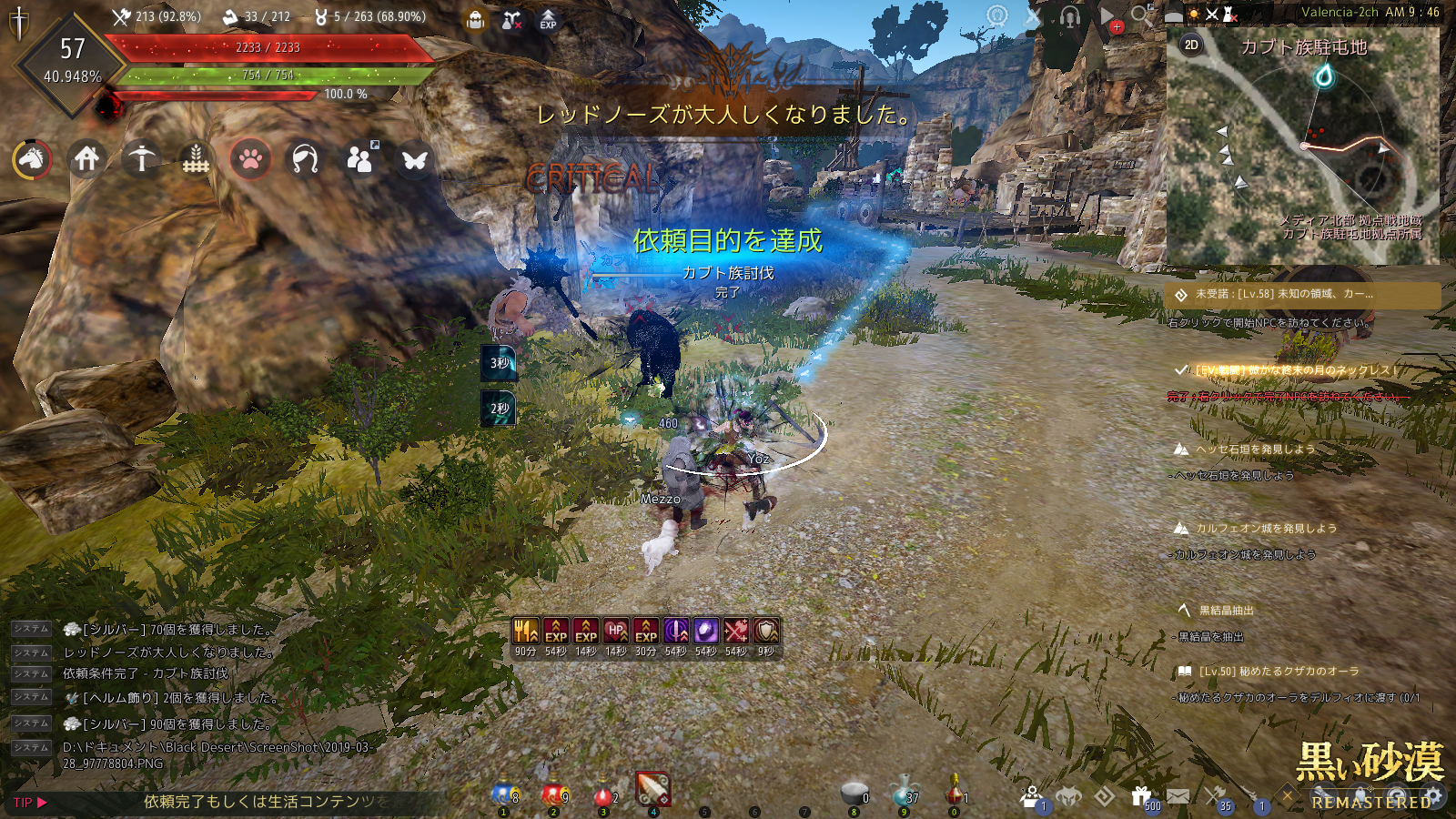Open the house residence icon
This screenshot has height=819, width=1456.
[x=86, y=160]
